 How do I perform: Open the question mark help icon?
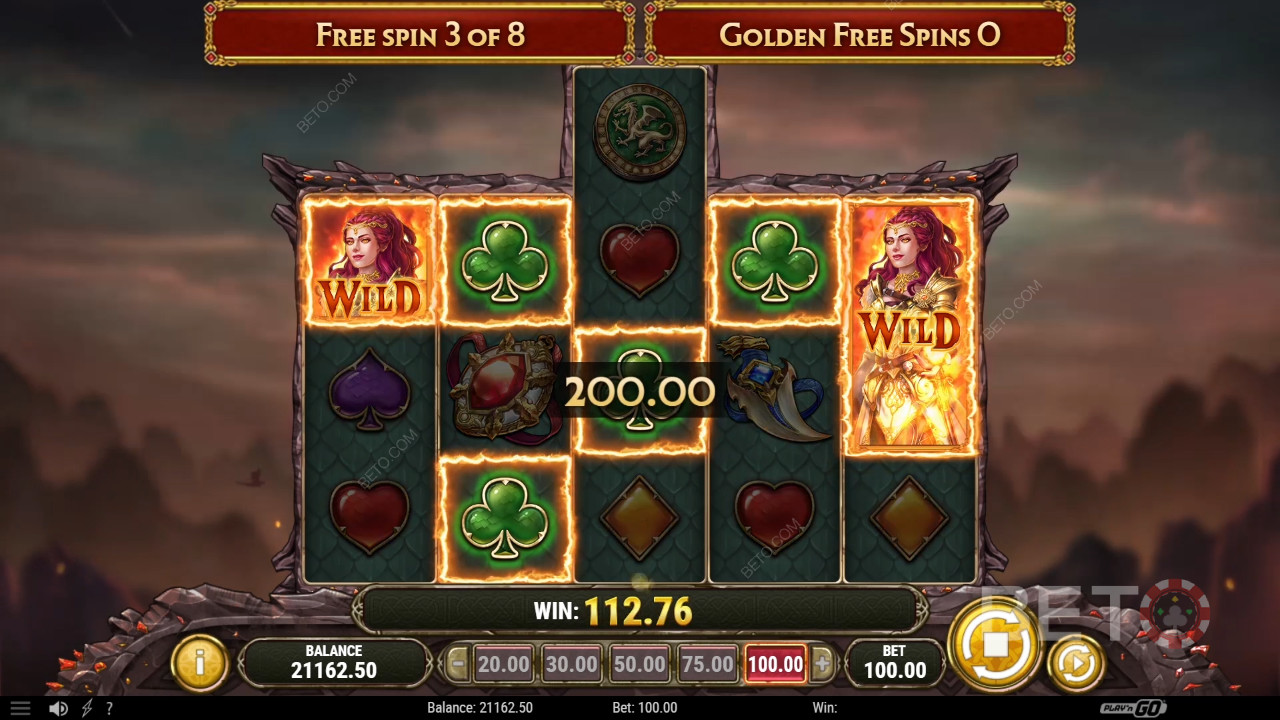pos(110,707)
